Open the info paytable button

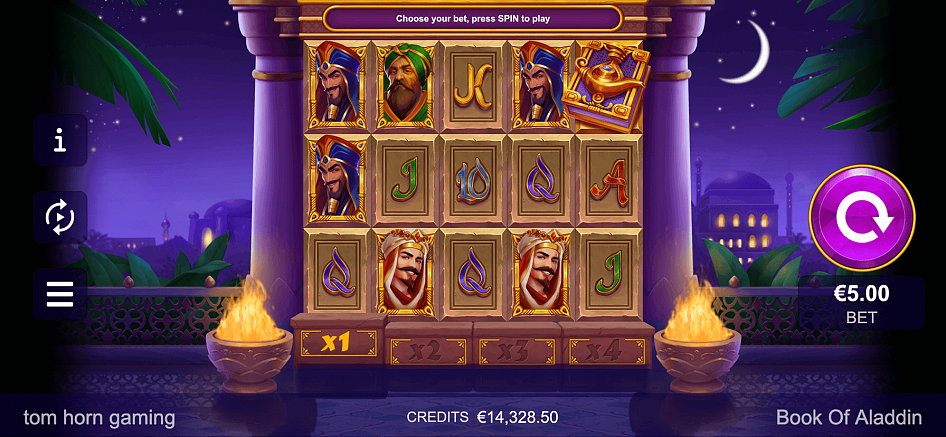coord(60,140)
